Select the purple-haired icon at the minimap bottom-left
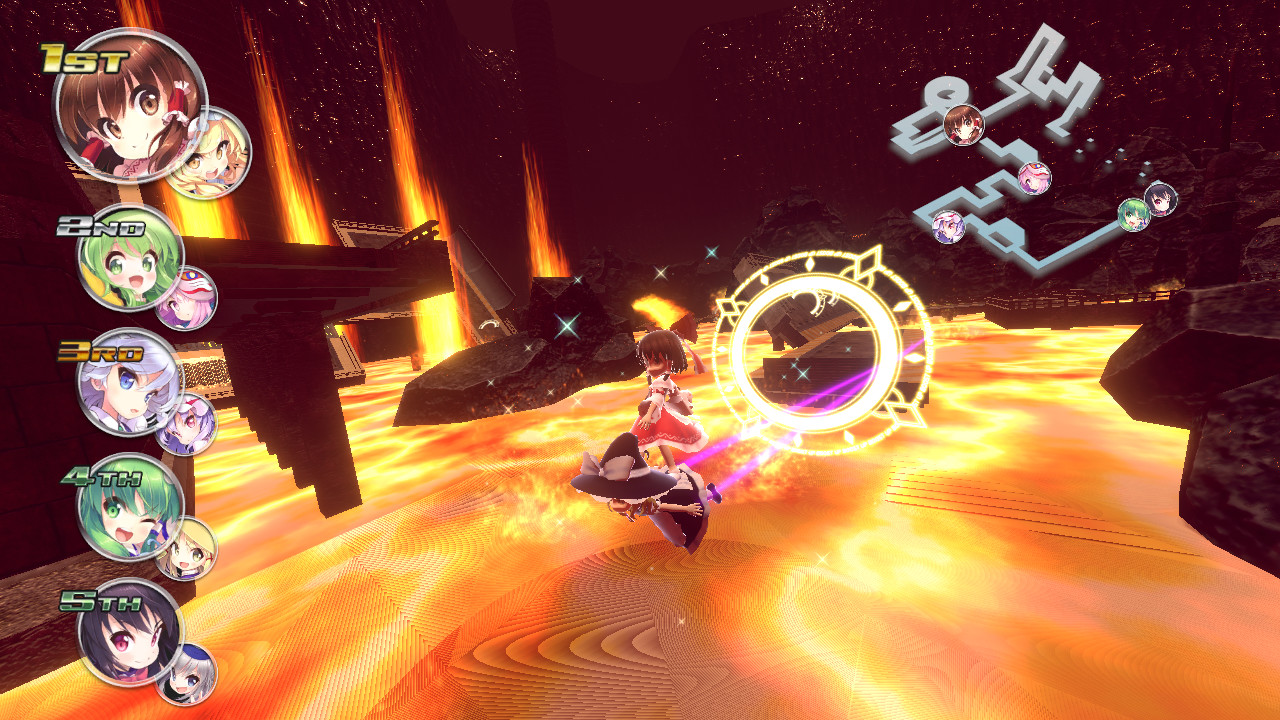 pyautogui.click(x=949, y=228)
